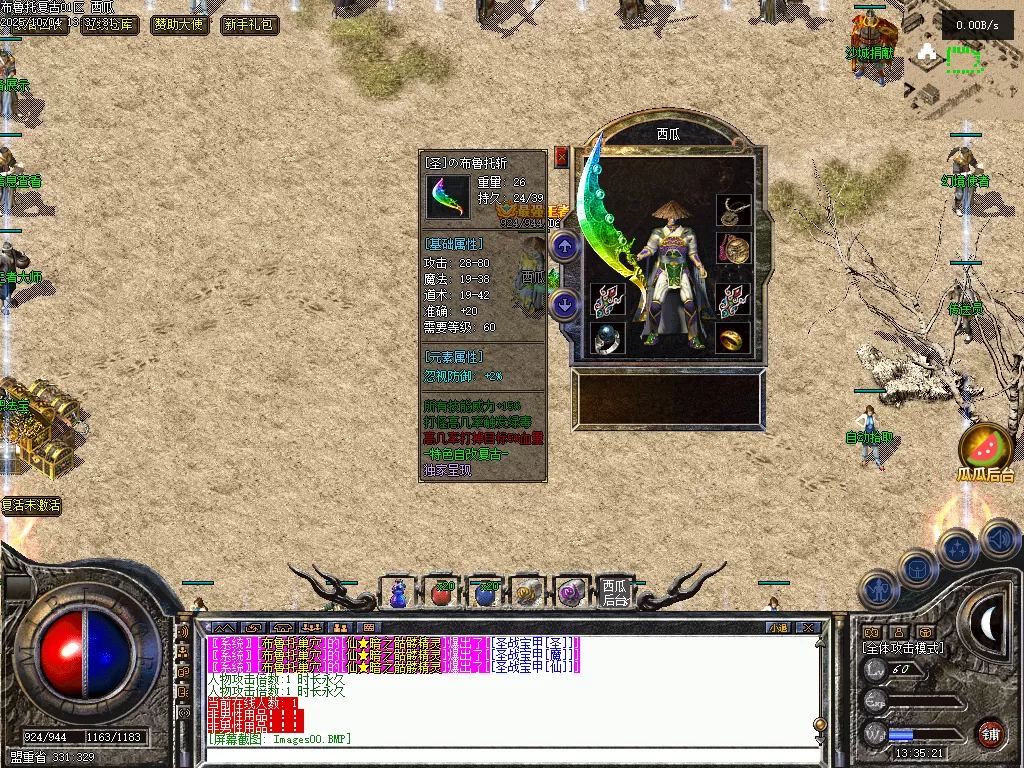Select the gold medal equipment slot
Screen dimensions: 1024x768
click(x=733, y=249)
